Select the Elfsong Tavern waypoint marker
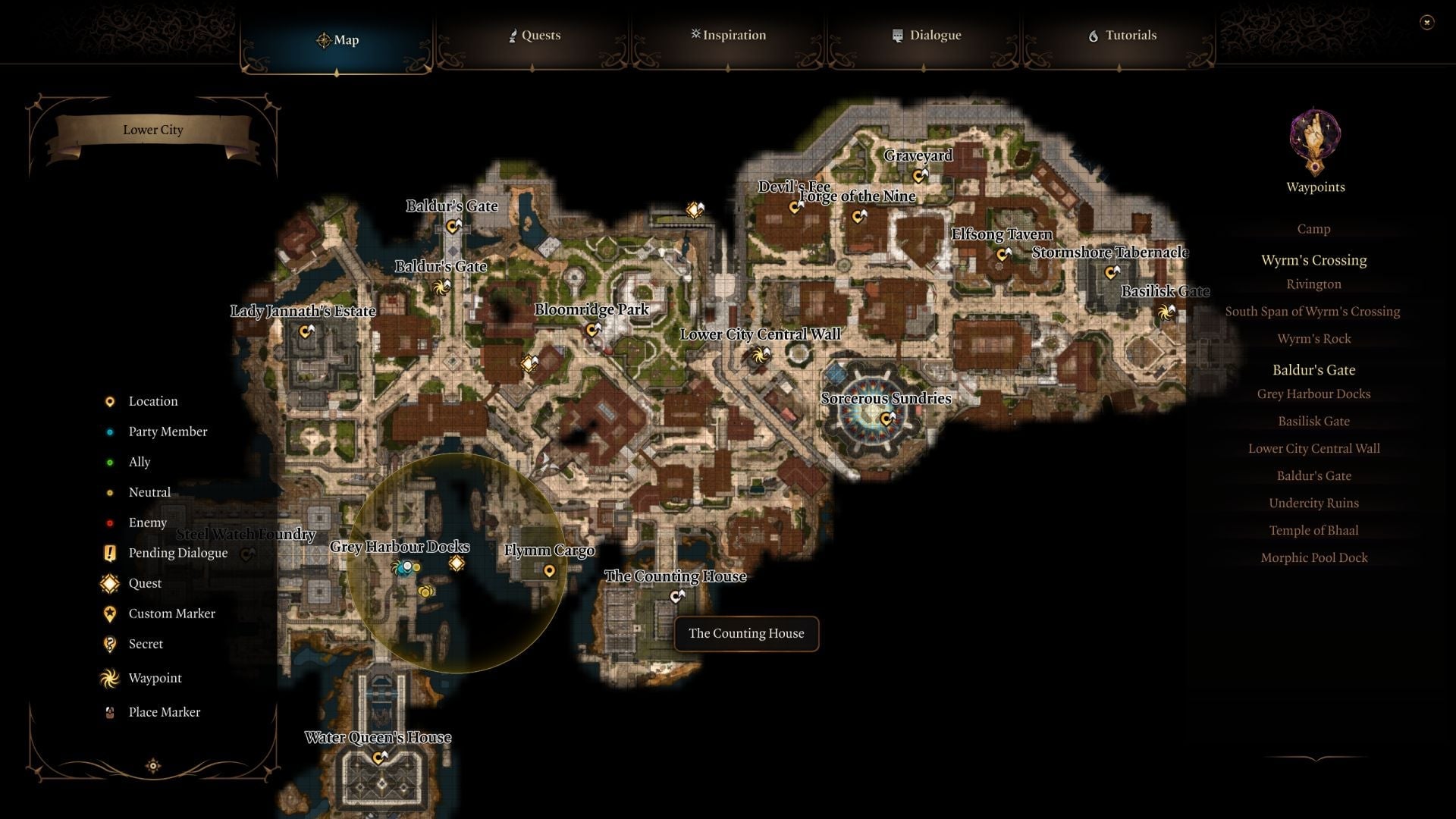Screen dimensions: 1456x819 1002,253
